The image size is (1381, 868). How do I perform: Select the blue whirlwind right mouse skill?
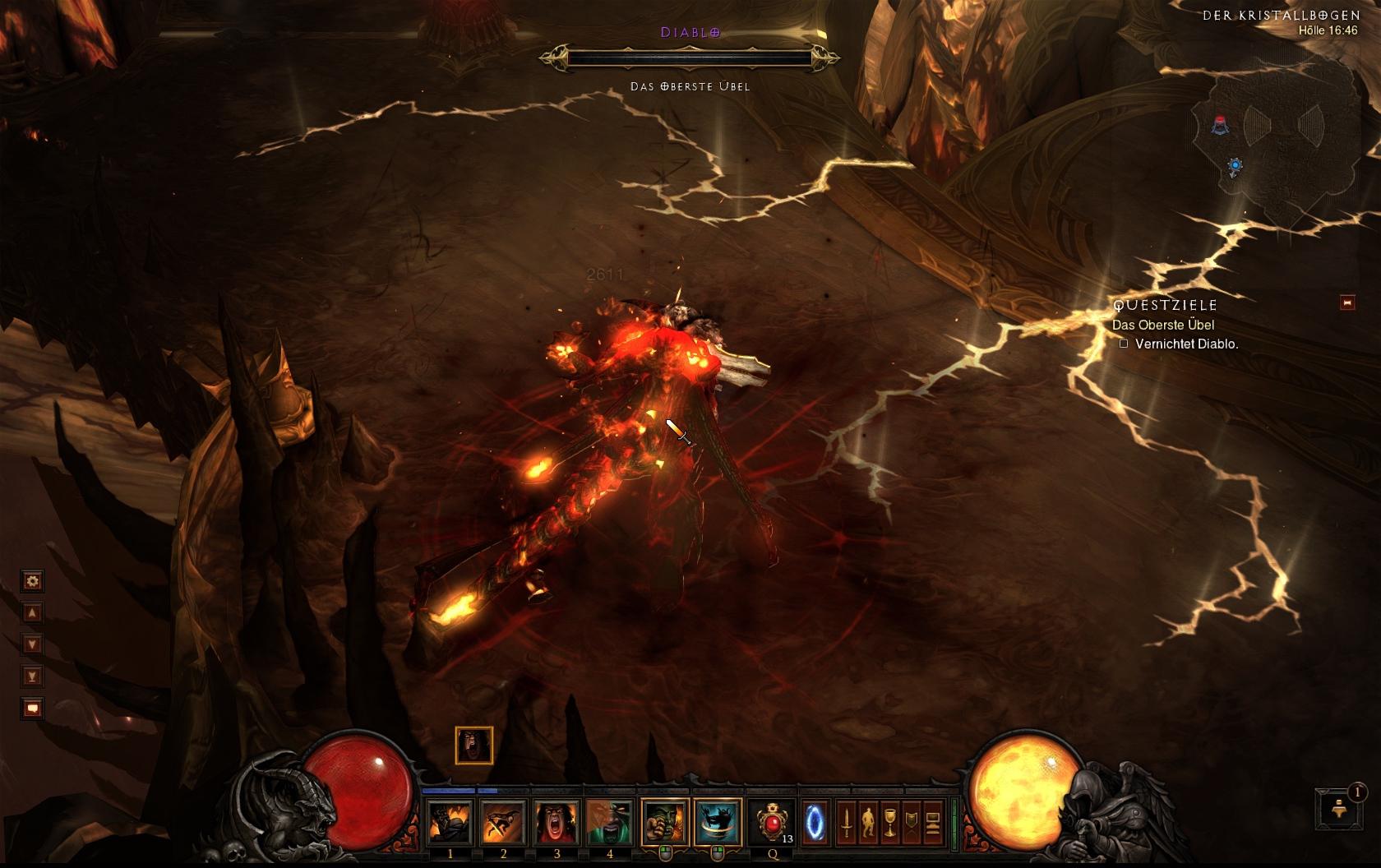pyautogui.click(x=717, y=821)
